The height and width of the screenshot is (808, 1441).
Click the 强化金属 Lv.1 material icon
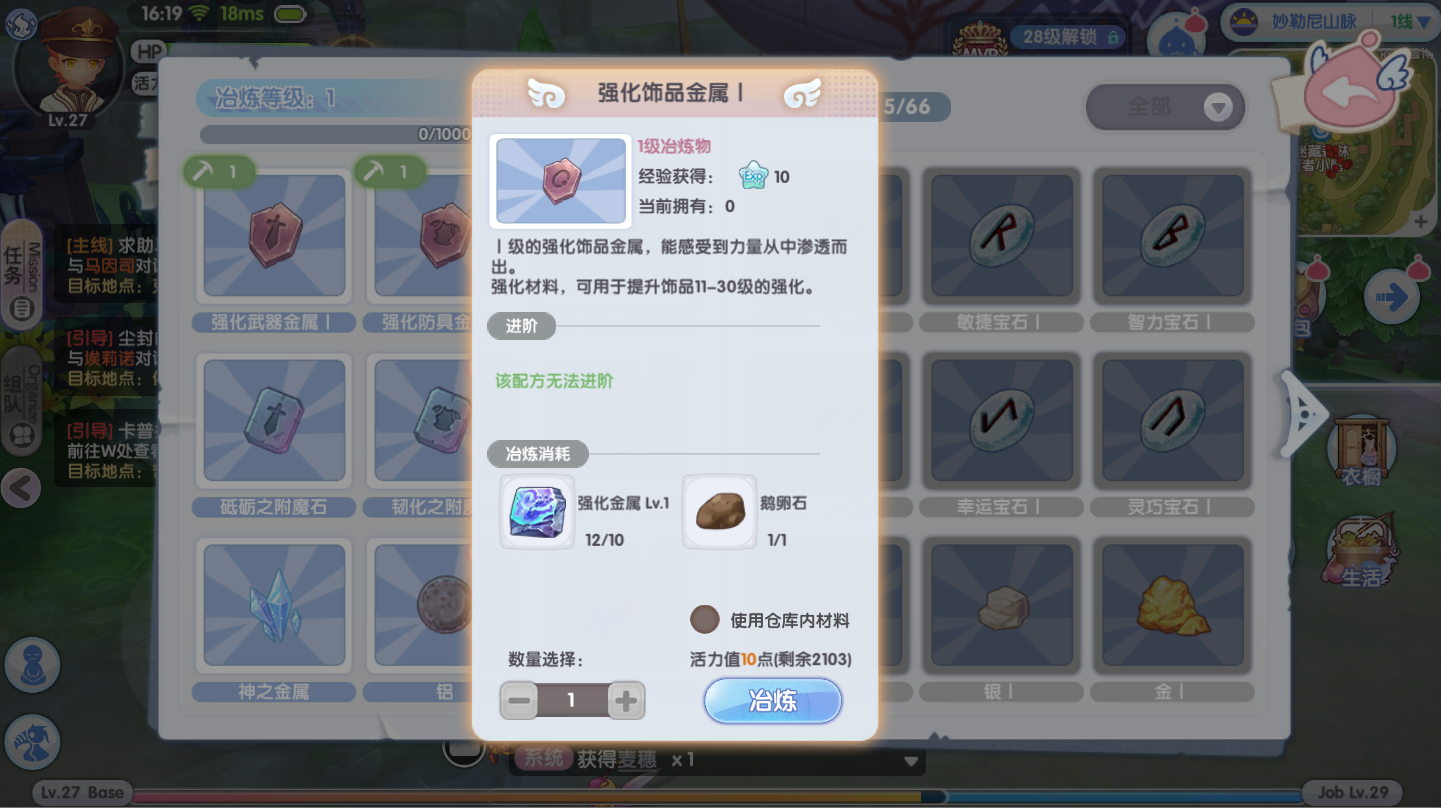click(537, 510)
